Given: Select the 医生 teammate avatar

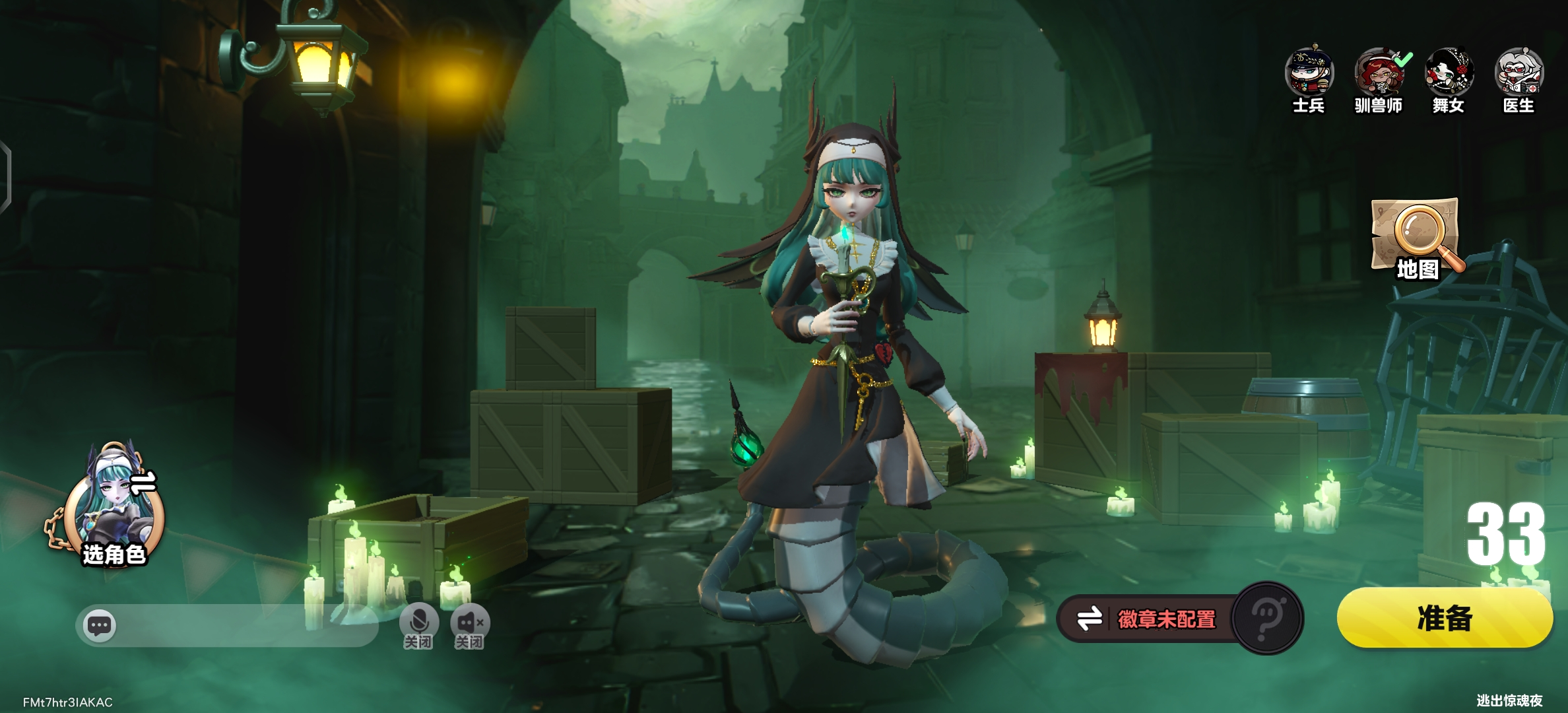Looking at the screenshot, I should pyautogui.click(x=1519, y=73).
